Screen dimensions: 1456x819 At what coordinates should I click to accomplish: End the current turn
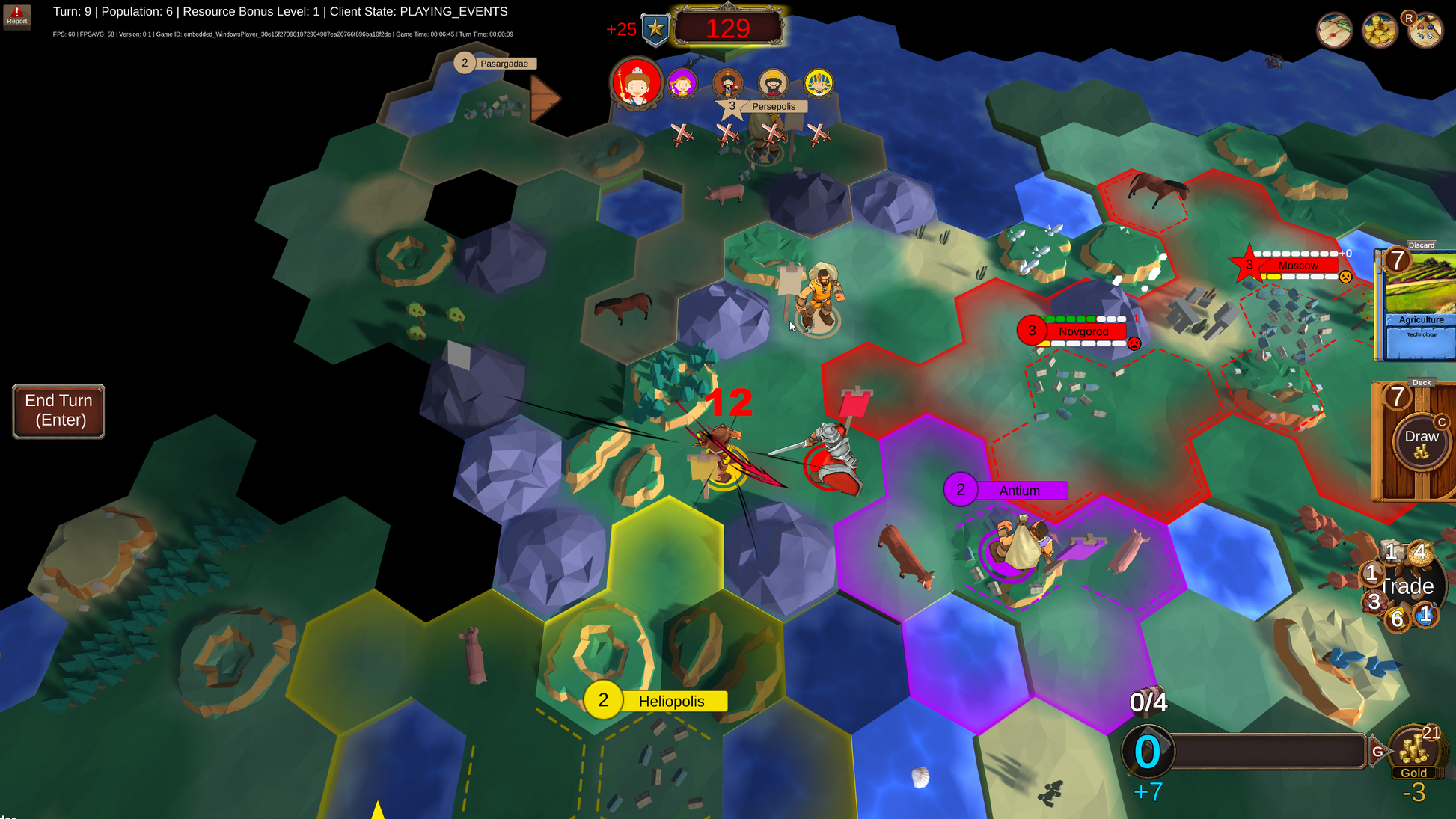(x=58, y=411)
